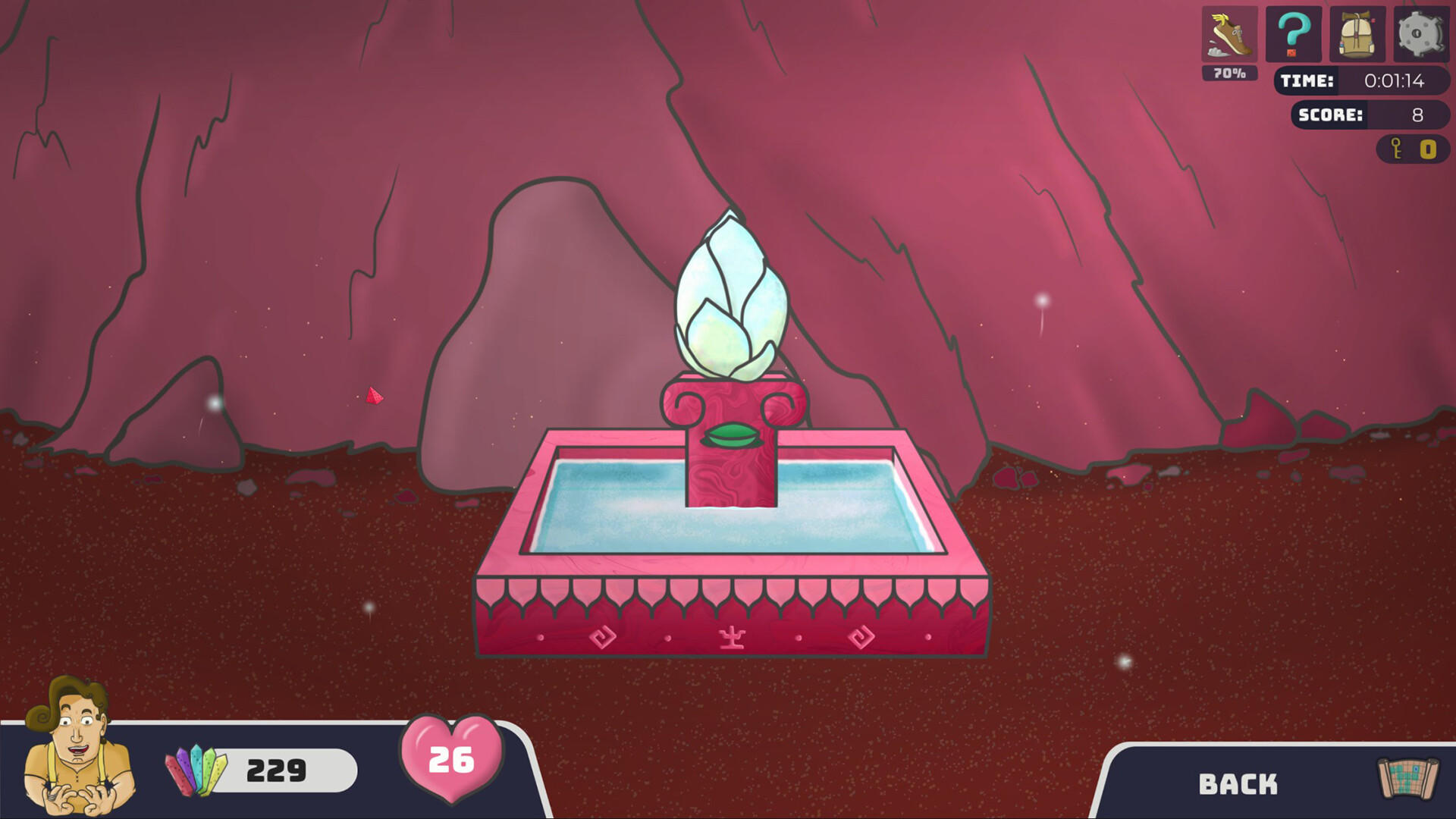Click the heart counter showing 26
The width and height of the screenshot is (1456, 819).
tap(450, 758)
